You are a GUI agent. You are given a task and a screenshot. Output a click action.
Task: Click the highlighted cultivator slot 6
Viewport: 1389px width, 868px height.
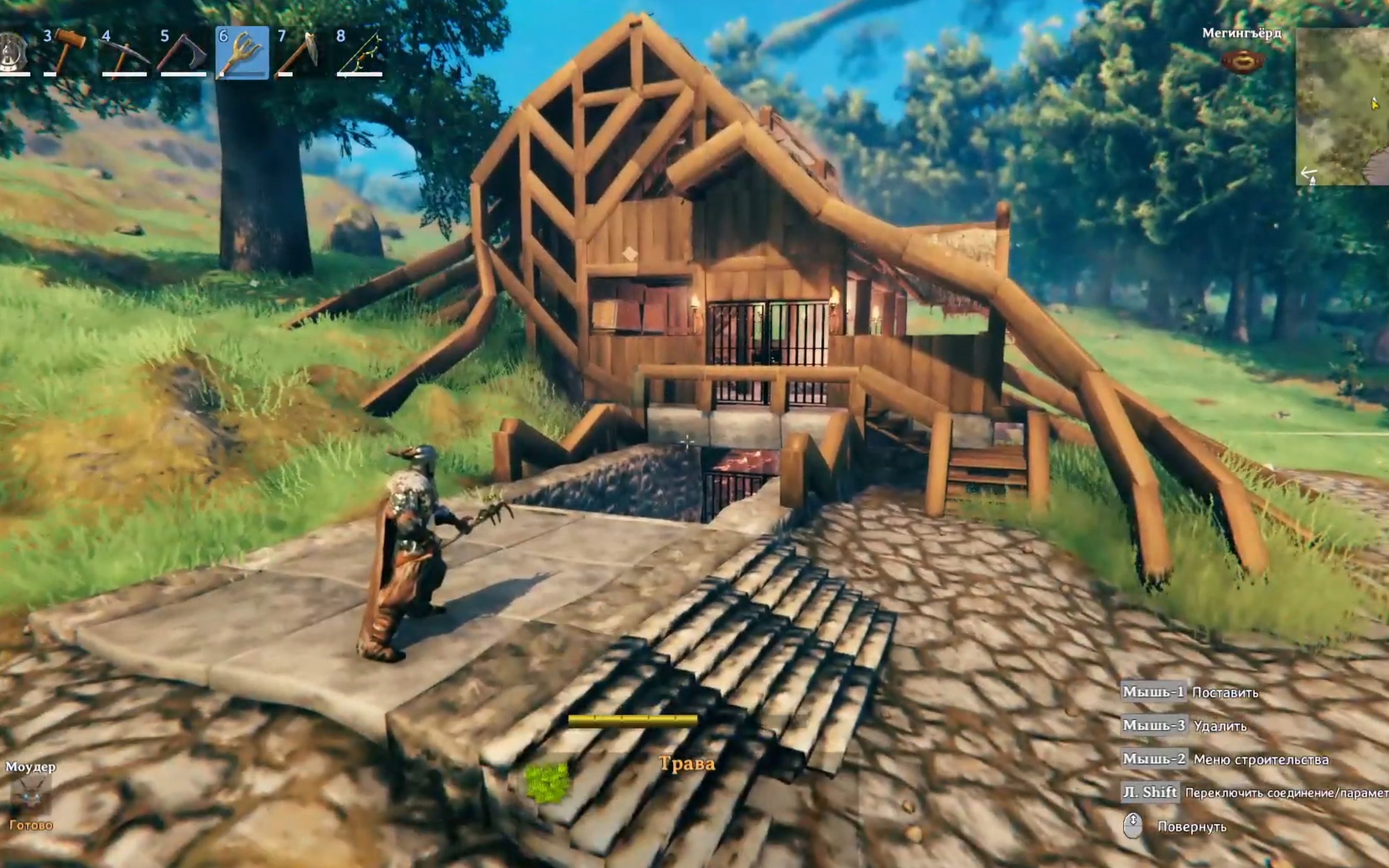pyautogui.click(x=242, y=52)
